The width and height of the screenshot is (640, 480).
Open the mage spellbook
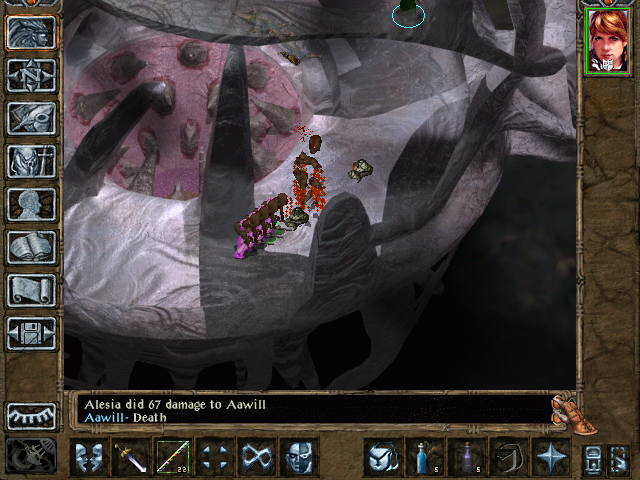[x=31, y=247]
